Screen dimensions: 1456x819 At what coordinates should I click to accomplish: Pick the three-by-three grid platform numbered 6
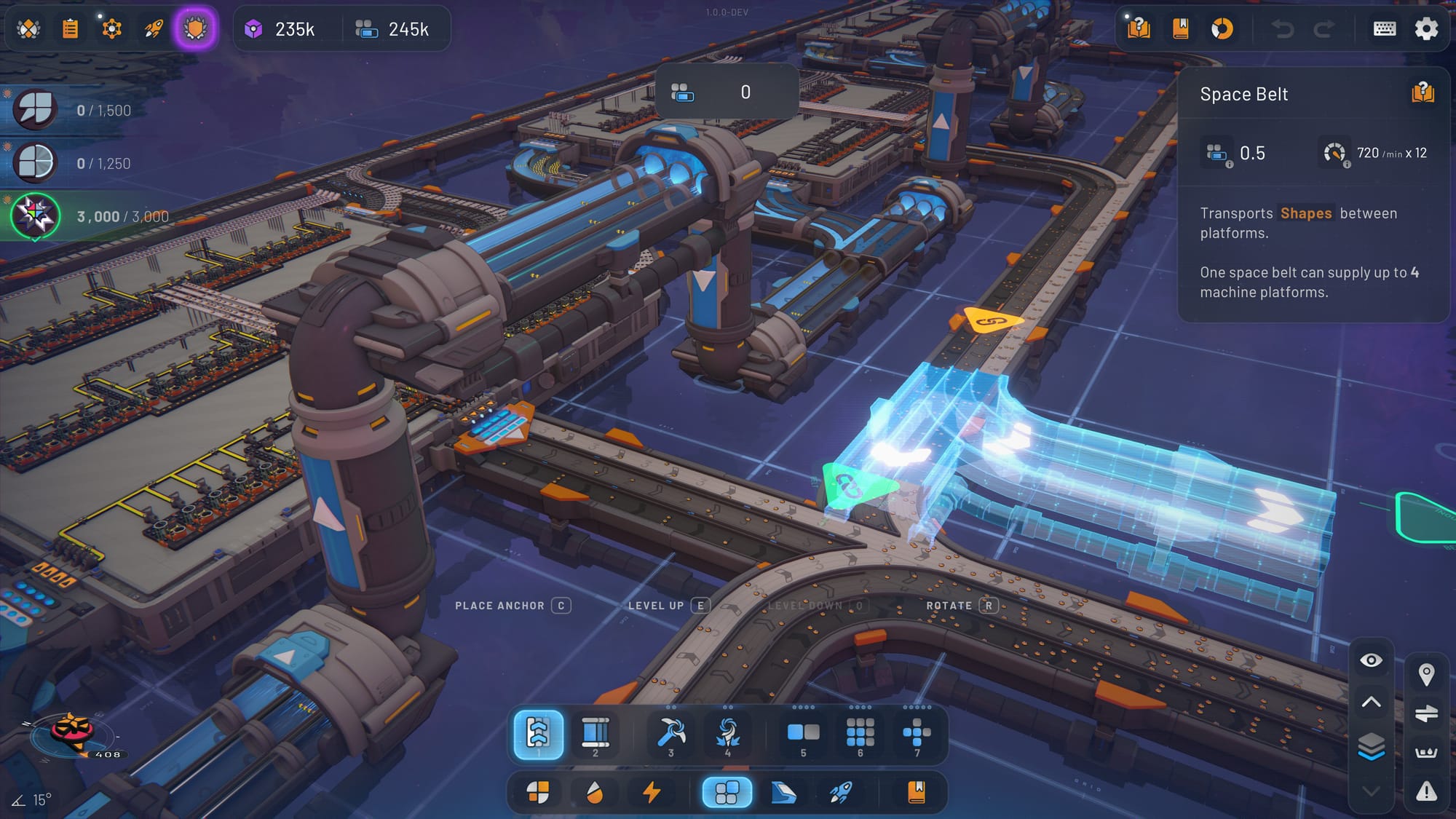860,734
